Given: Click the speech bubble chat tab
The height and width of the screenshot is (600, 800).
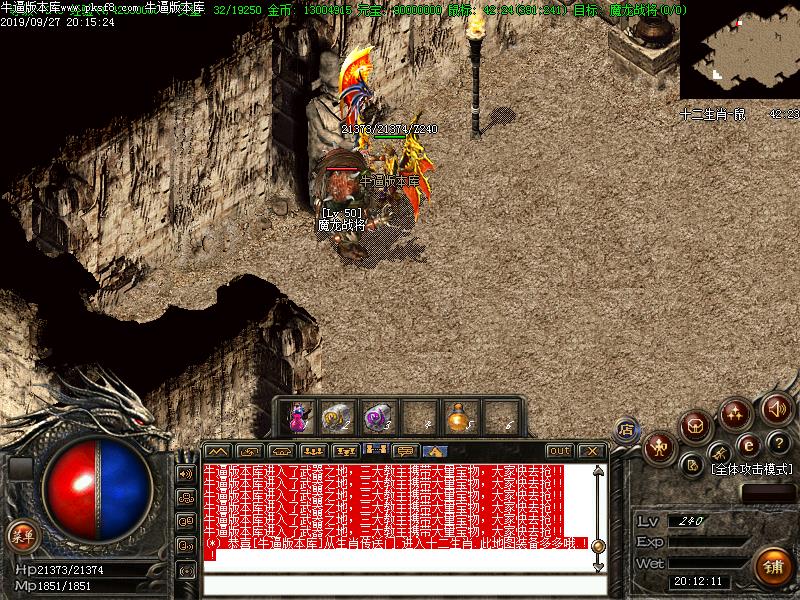Looking at the screenshot, I should pos(405,451).
